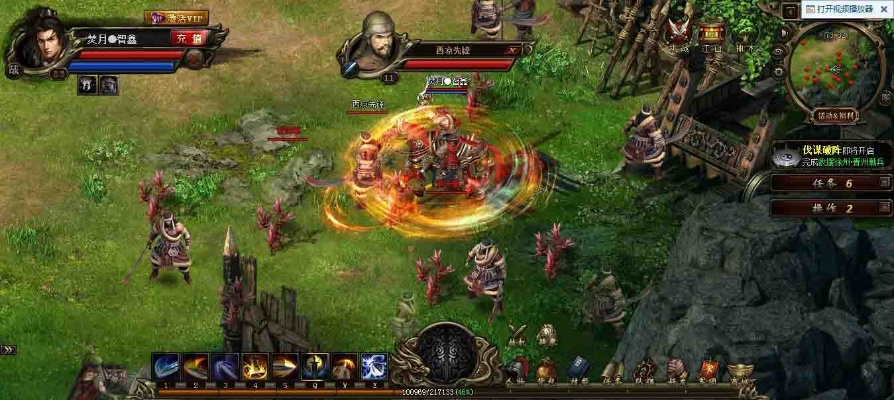Cast the white lightning skill on the hotbar
The width and height of the screenshot is (894, 400).
[373, 367]
